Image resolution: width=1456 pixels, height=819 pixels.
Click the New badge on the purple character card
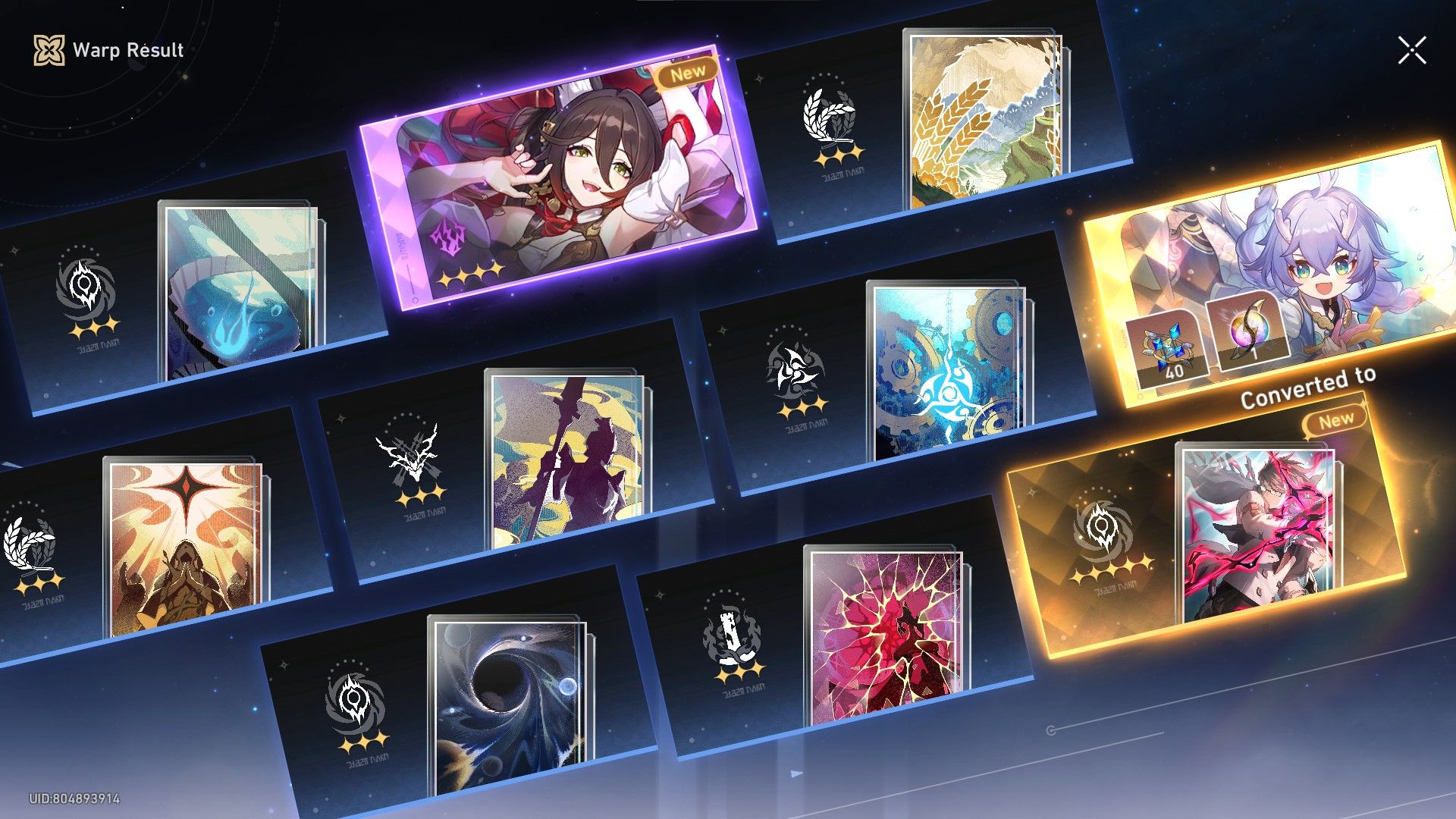(x=690, y=71)
